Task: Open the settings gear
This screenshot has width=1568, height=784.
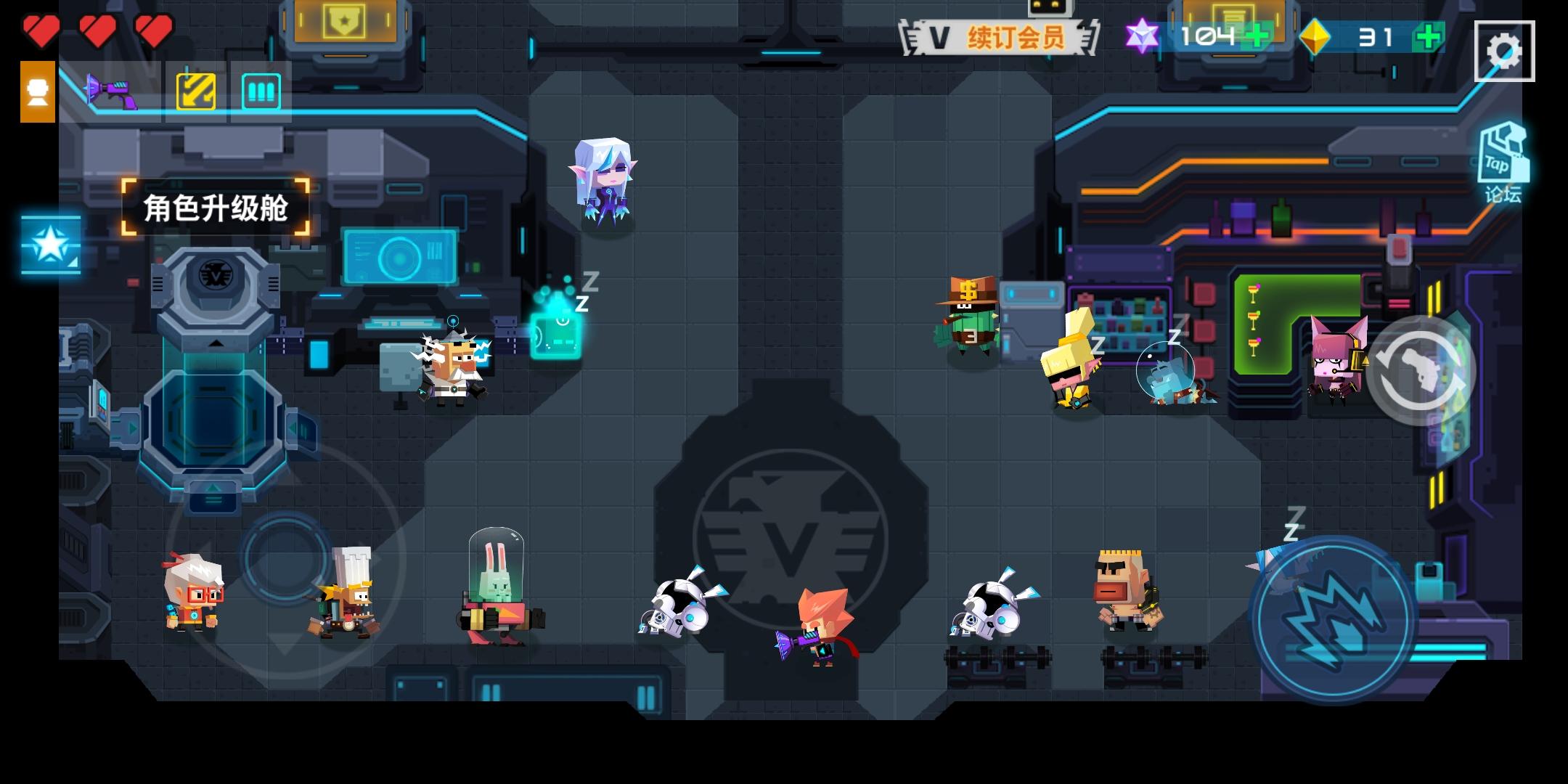Action: [x=1505, y=49]
